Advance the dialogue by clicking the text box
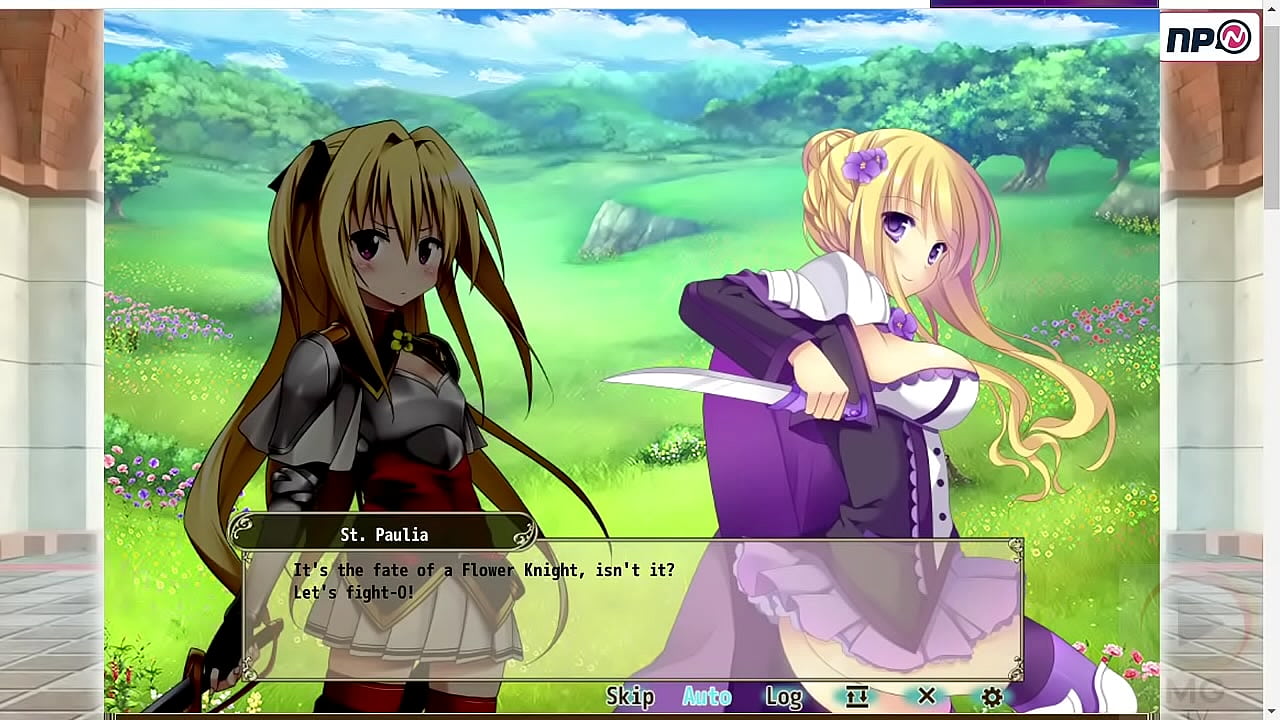The height and width of the screenshot is (720, 1280). pyautogui.click(x=632, y=612)
